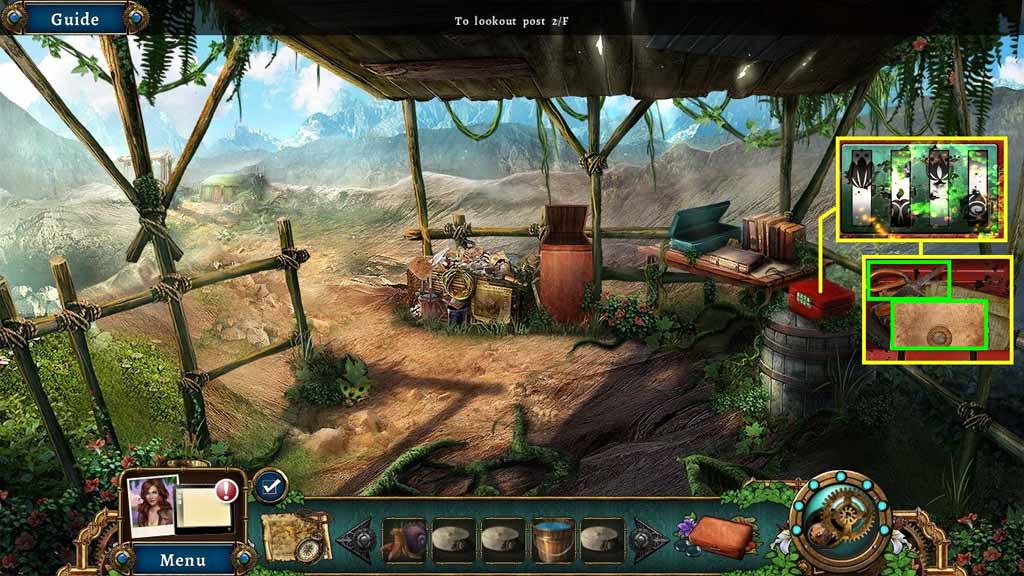Open the Guide

pos(75,19)
